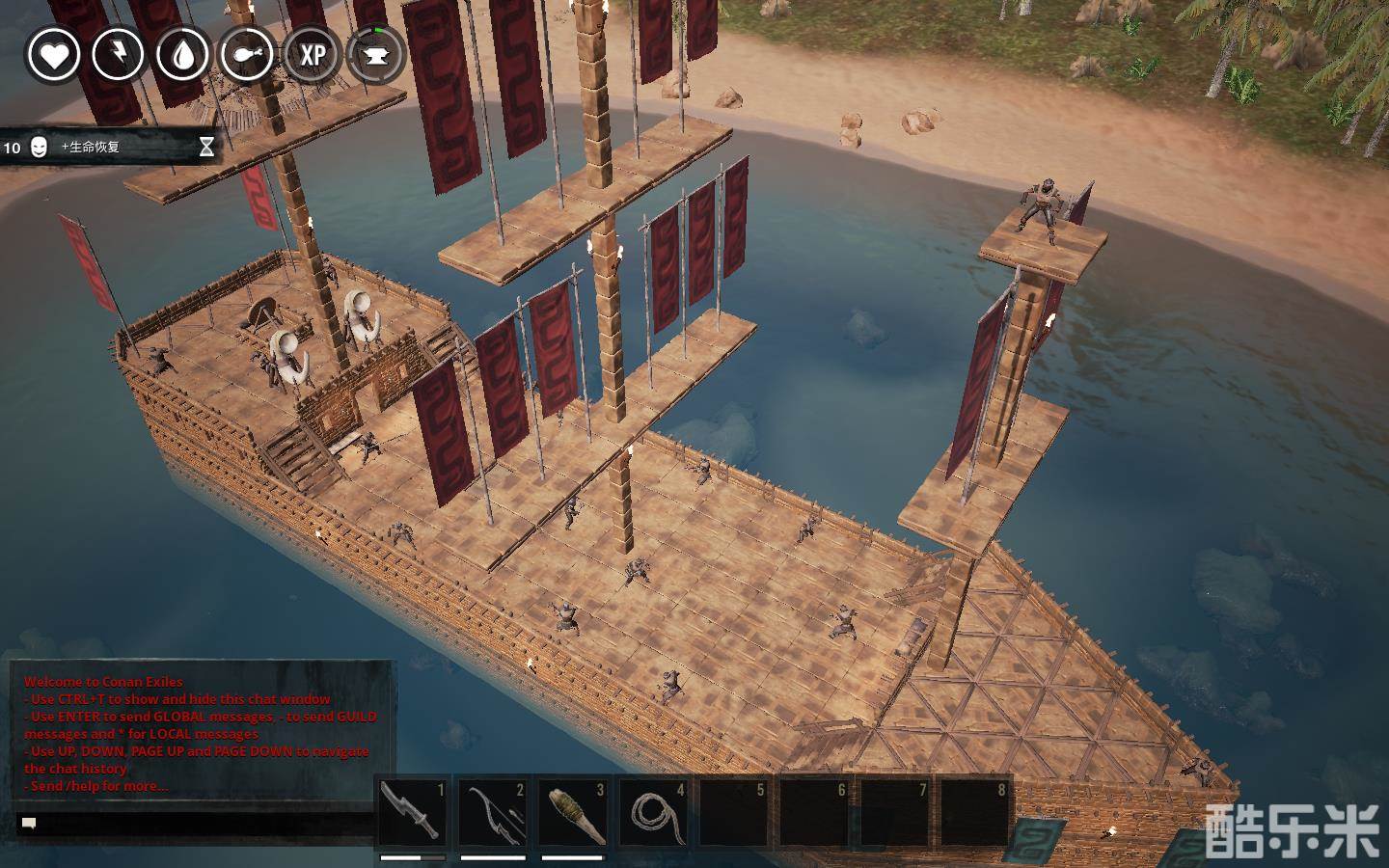Equip the bow from hotbar slot 2
This screenshot has width=1389, height=868.
(x=492, y=812)
